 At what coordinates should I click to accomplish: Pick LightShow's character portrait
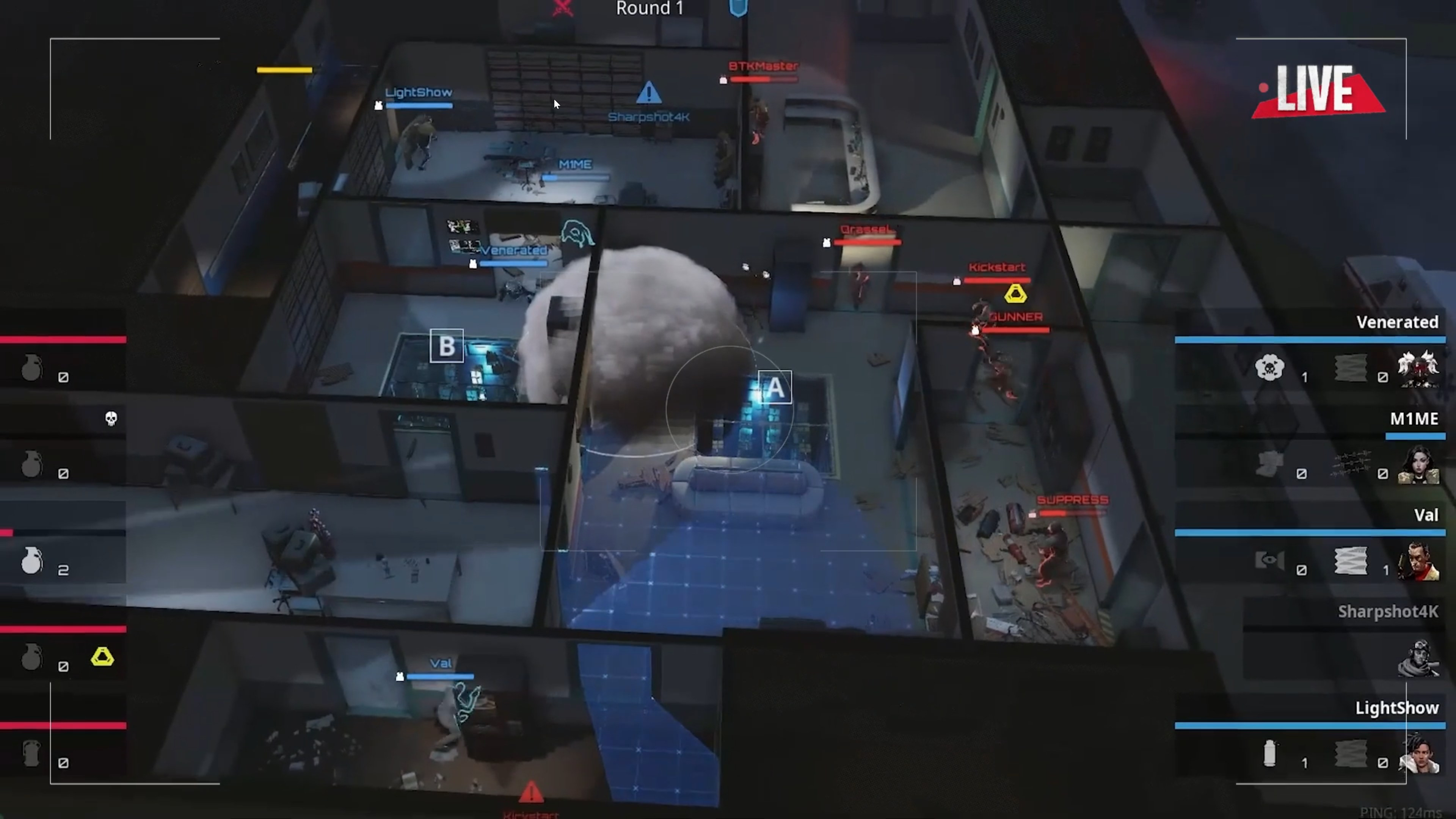click(1418, 754)
